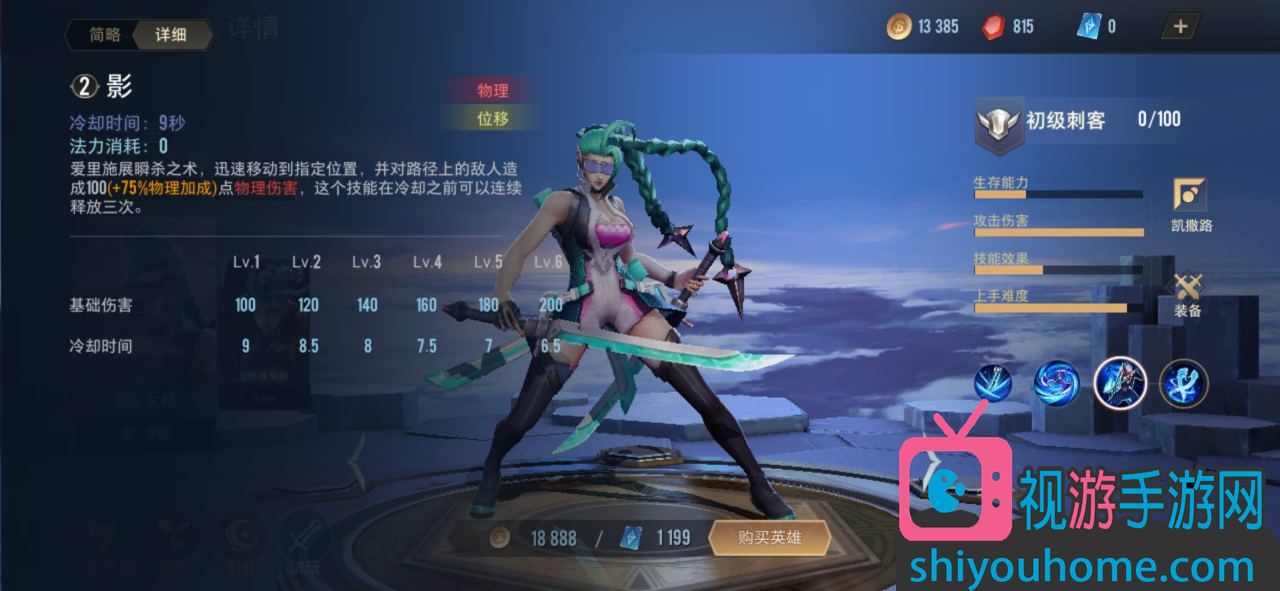Buy the hero with 购买英雄 button

(x=769, y=538)
